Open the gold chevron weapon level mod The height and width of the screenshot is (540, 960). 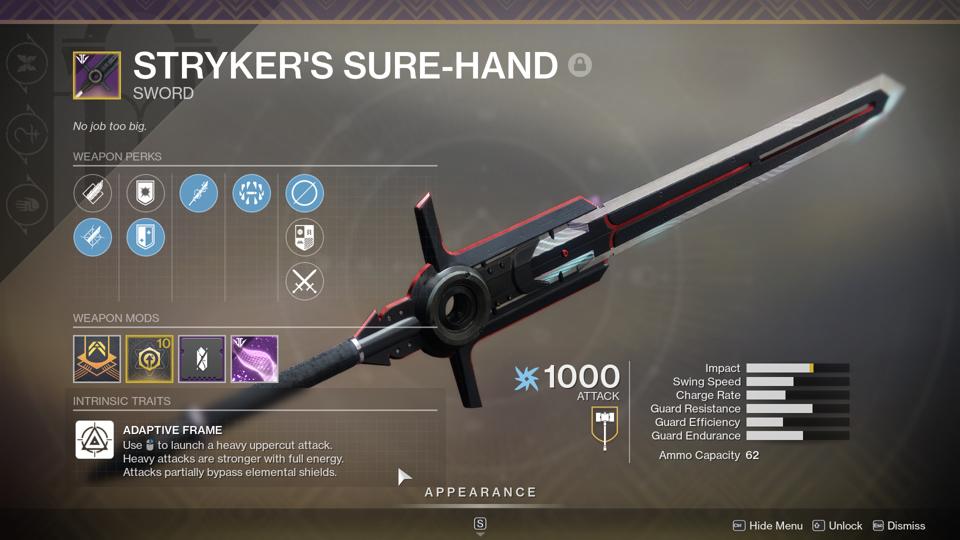click(x=97, y=359)
